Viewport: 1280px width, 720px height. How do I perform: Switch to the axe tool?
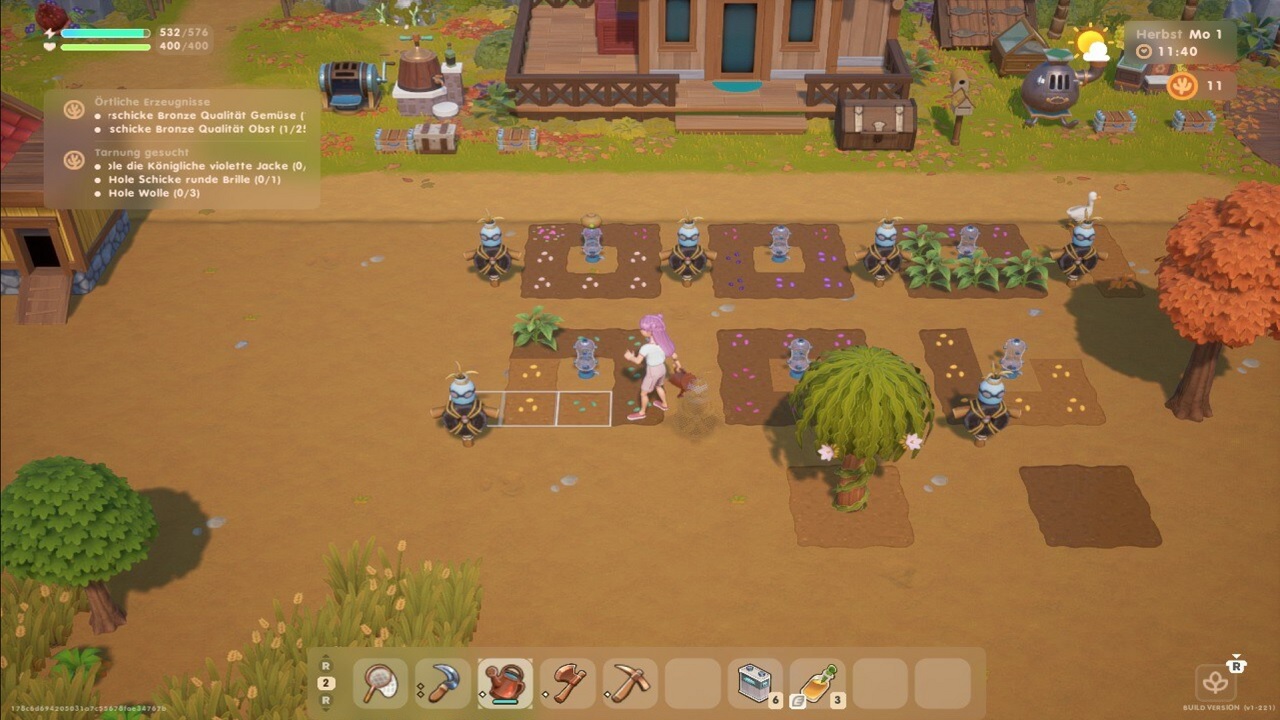tap(568, 683)
